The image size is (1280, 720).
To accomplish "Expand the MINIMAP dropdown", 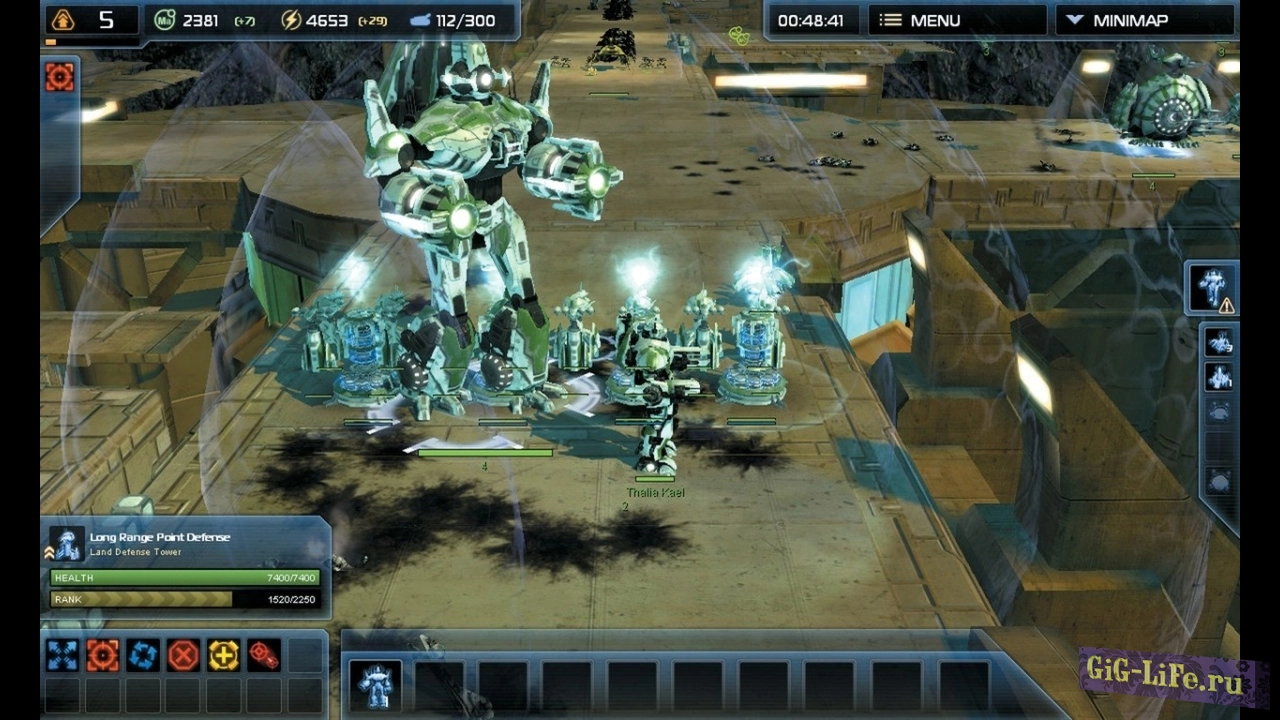I will (x=1145, y=20).
